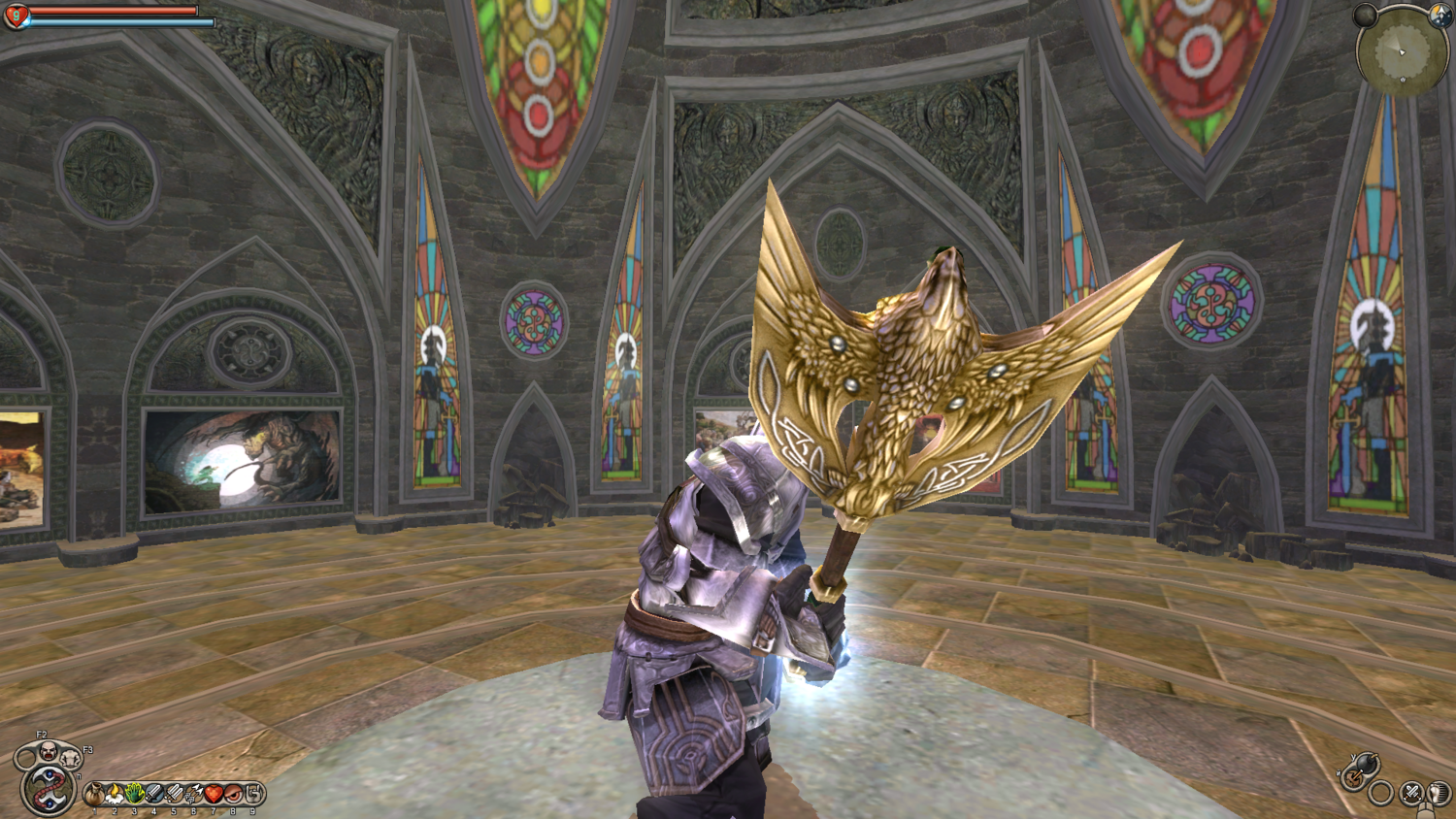
Task: Click the eye icon hotbar slot
Action: (233, 795)
